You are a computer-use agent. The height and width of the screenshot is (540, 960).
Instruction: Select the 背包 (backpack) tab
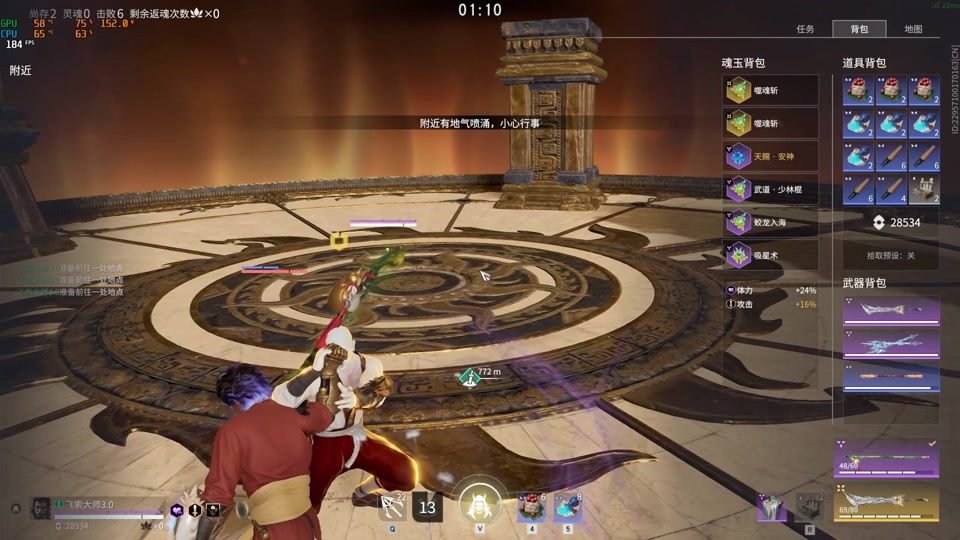click(x=859, y=29)
